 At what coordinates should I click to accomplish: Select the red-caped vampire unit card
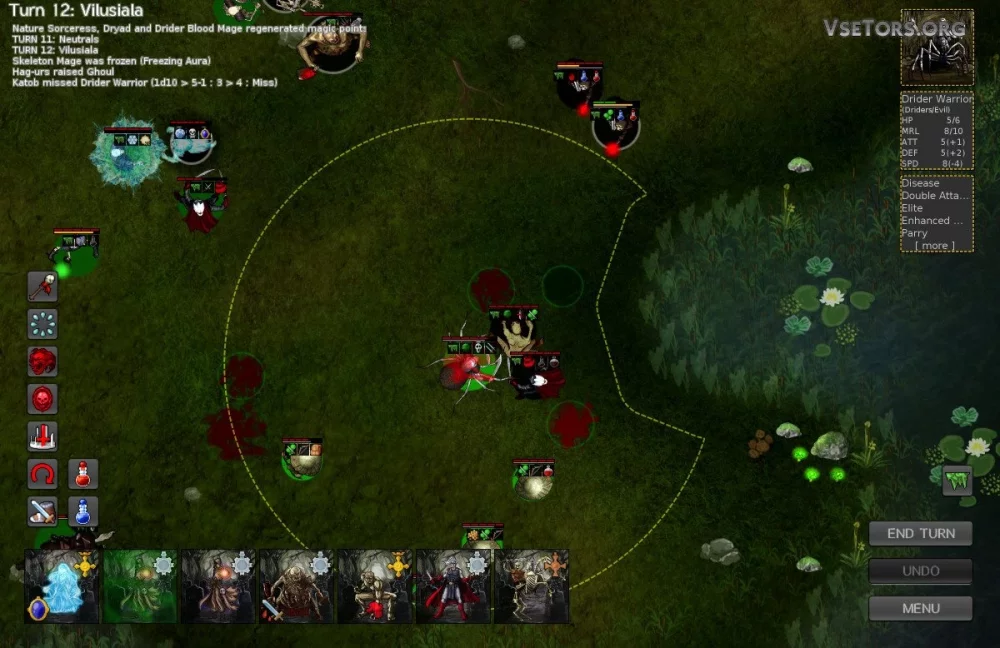pos(453,587)
